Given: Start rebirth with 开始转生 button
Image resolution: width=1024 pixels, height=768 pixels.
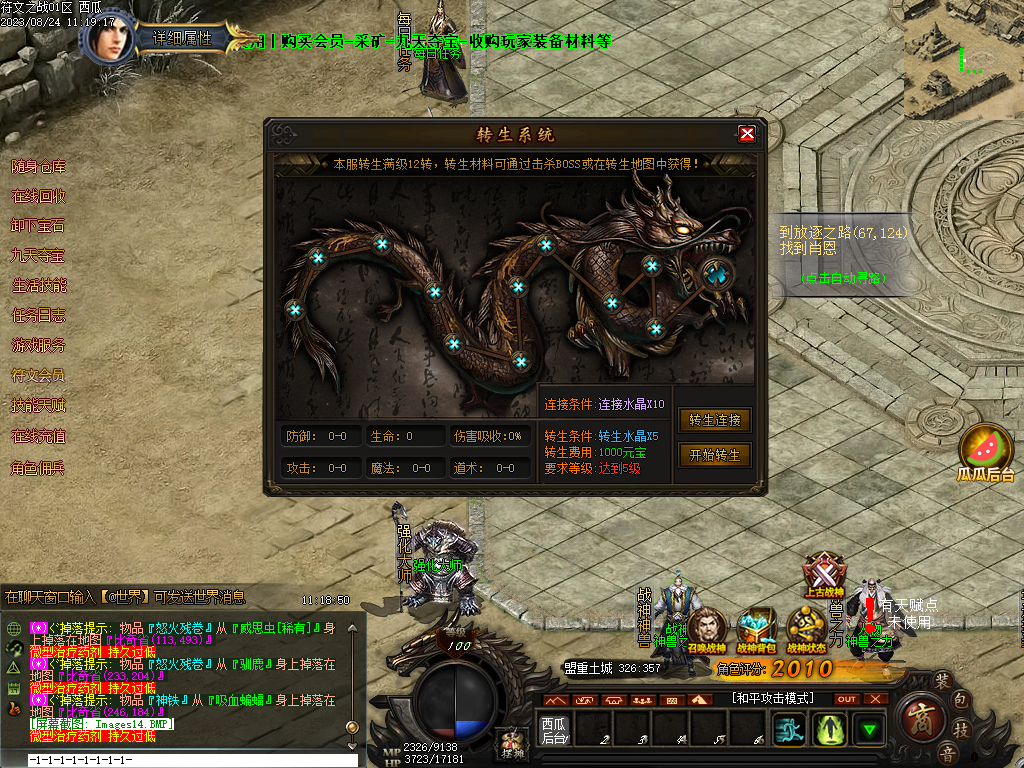Looking at the screenshot, I should (x=715, y=455).
